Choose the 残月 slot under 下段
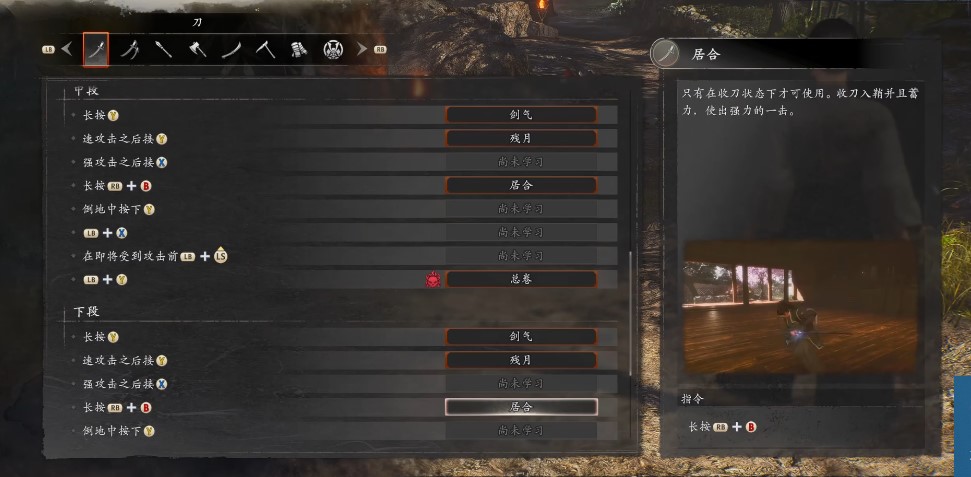This screenshot has height=477, width=971. [x=521, y=360]
